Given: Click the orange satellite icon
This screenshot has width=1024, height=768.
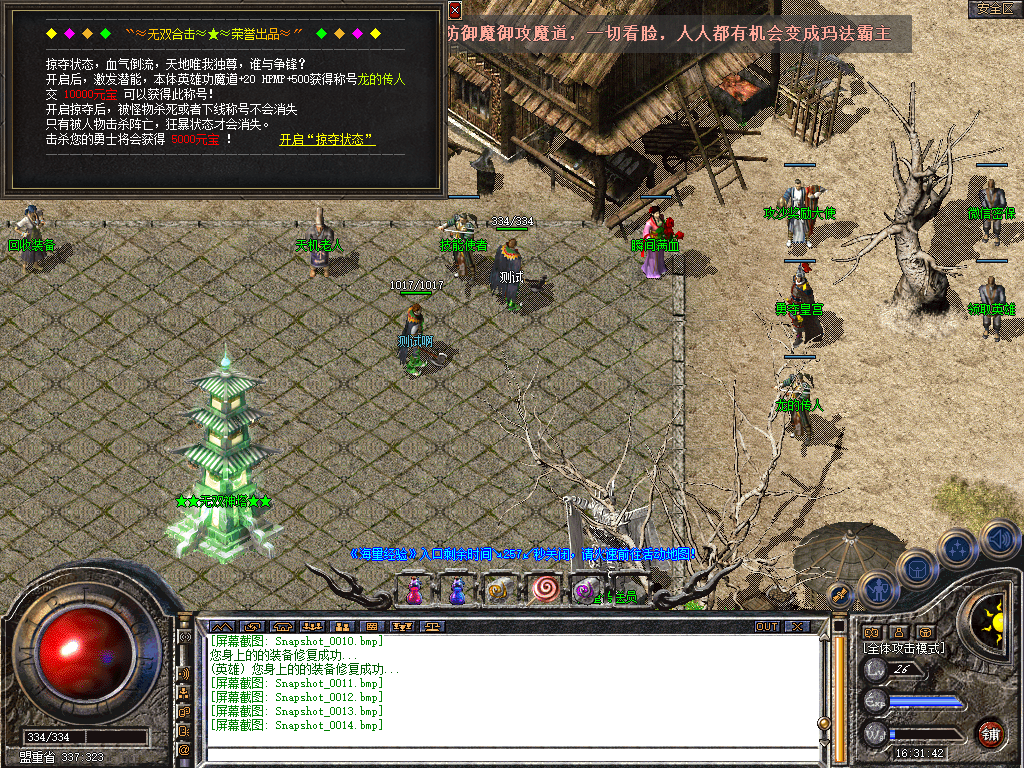Looking at the screenshot, I should click(x=838, y=594).
